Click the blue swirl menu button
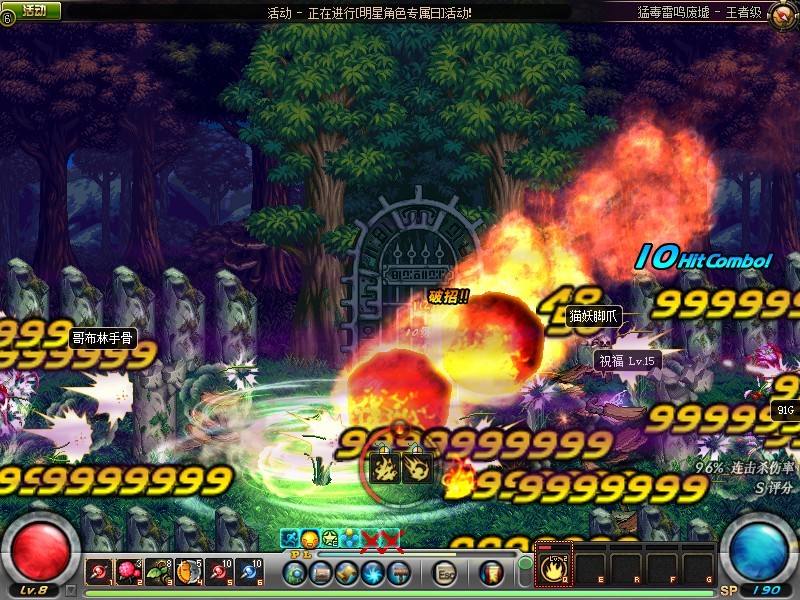The image size is (800, 600). point(372,573)
